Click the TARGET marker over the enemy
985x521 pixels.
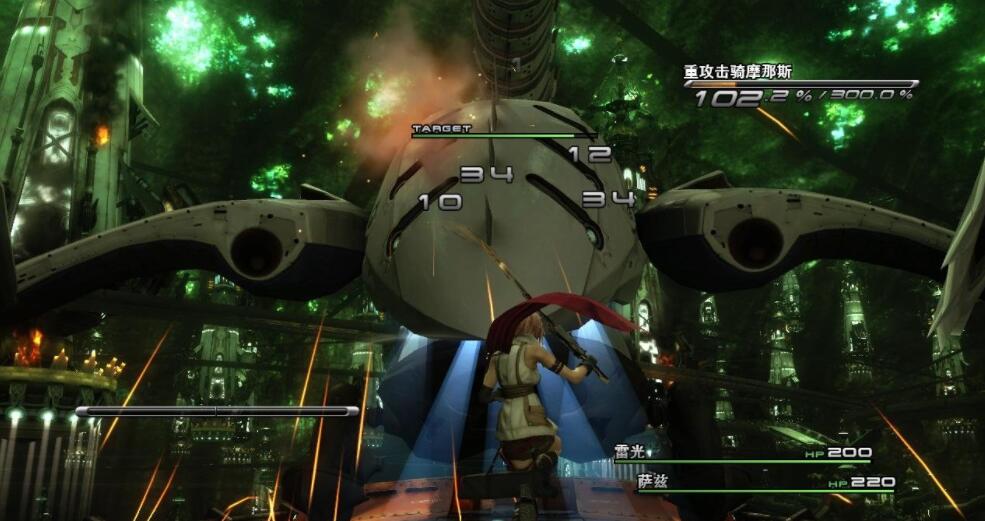[441, 129]
